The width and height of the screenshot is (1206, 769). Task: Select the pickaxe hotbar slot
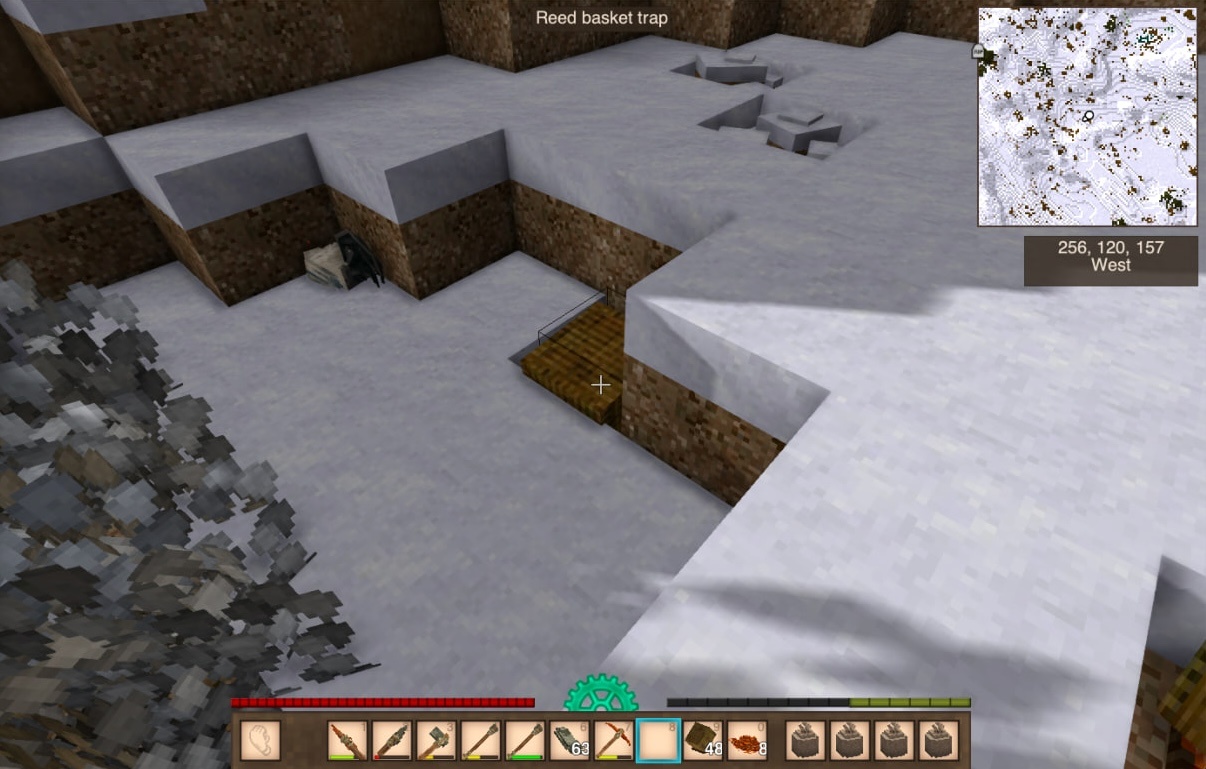[613, 741]
